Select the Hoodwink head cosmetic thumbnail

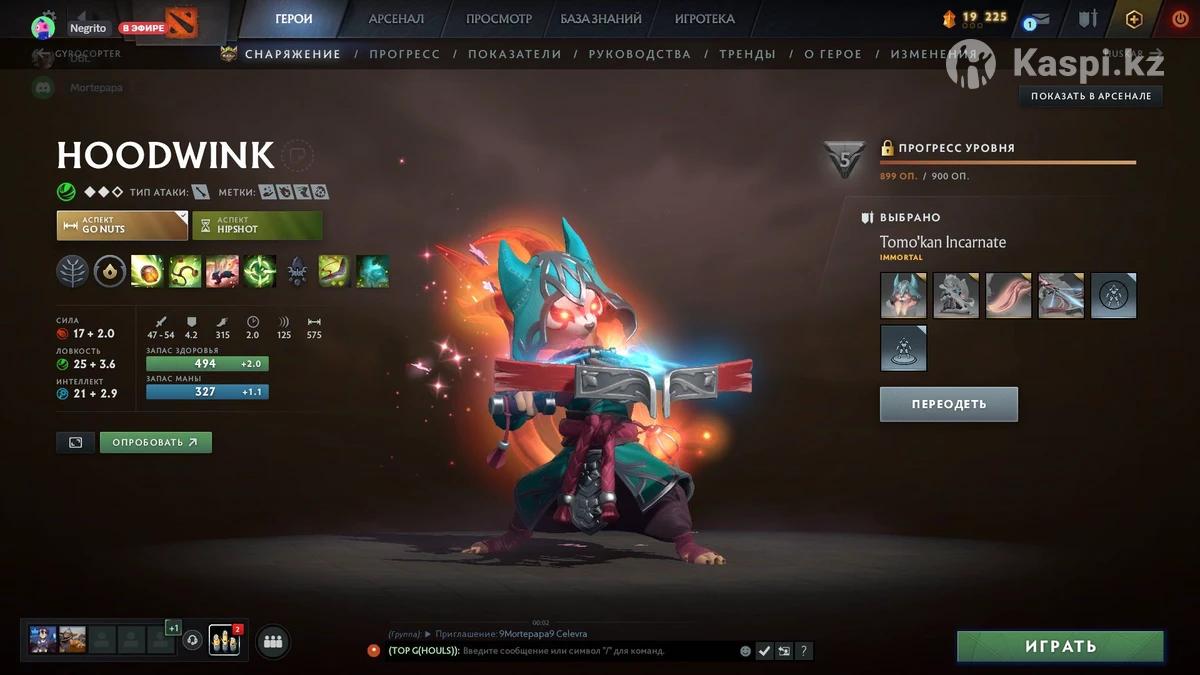903,295
